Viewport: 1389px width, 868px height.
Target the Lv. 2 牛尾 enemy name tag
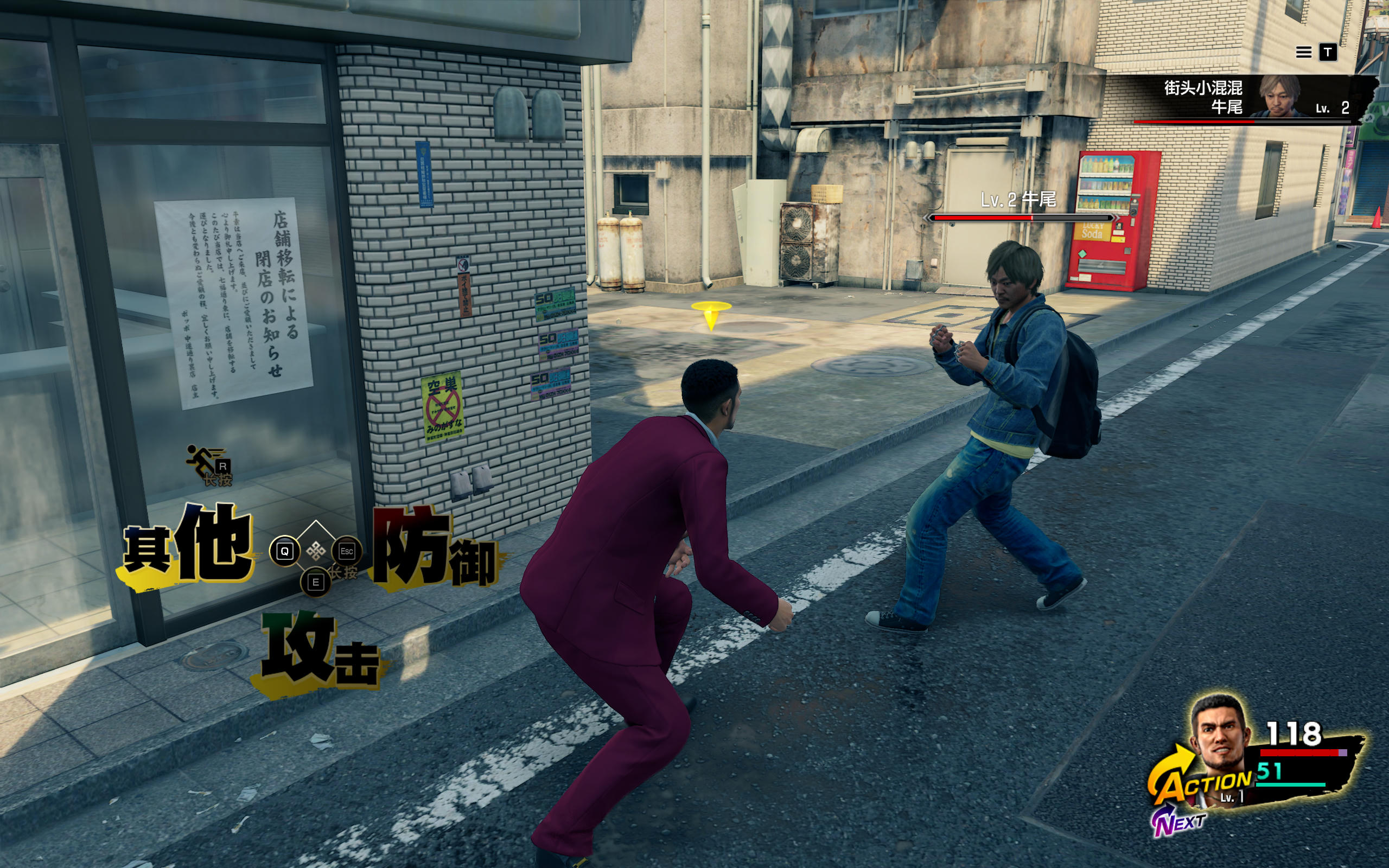1019,199
